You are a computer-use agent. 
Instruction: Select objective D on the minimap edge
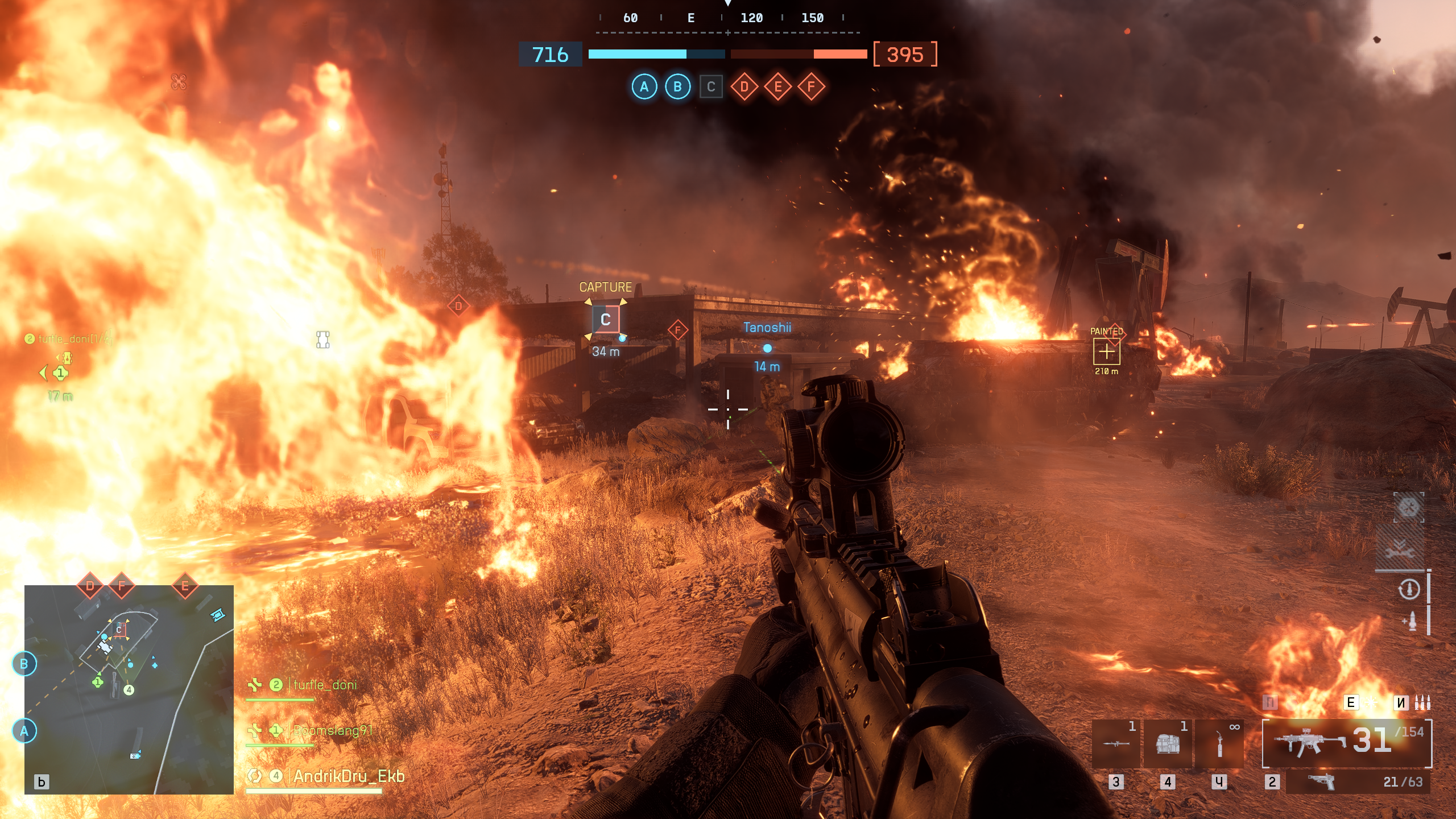click(90, 586)
